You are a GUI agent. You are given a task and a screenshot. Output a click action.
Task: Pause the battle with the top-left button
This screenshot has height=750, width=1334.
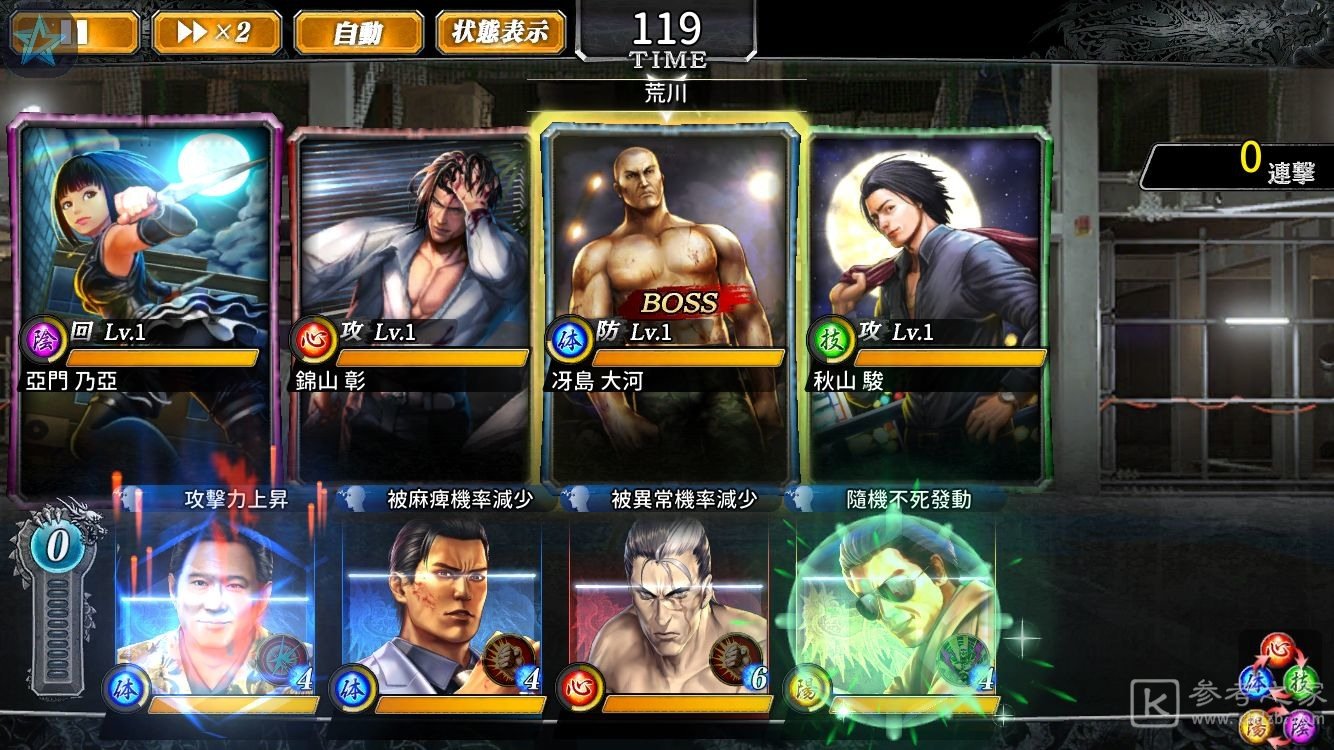75,32
